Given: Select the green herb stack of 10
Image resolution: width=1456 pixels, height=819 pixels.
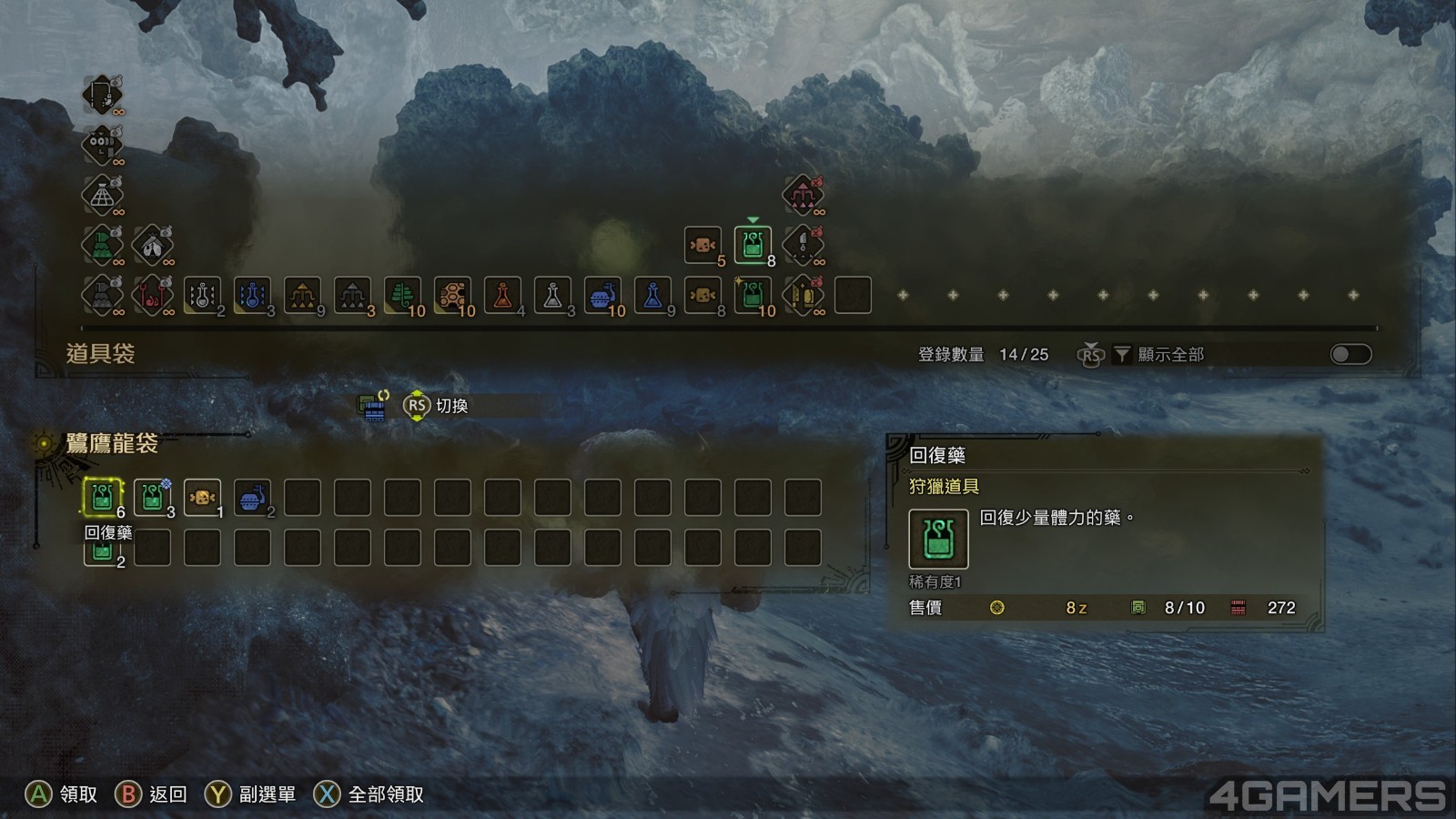Looking at the screenshot, I should click(402, 295).
